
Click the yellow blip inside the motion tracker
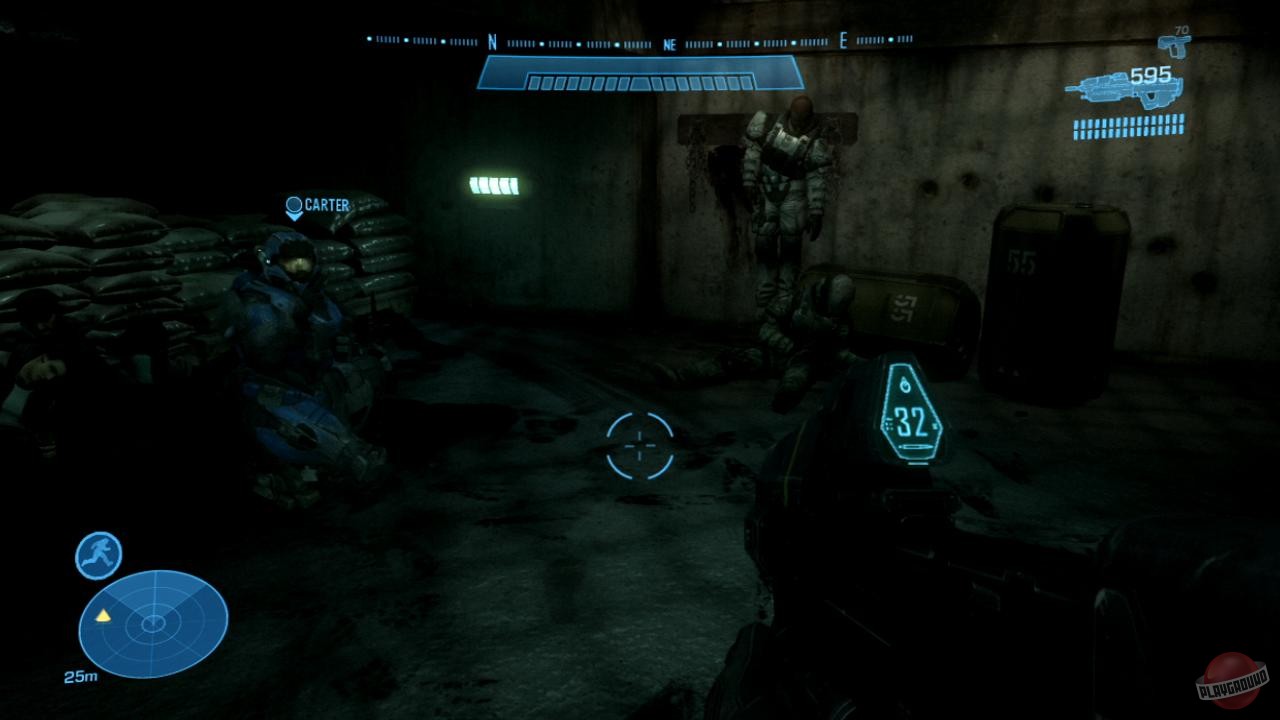click(104, 618)
